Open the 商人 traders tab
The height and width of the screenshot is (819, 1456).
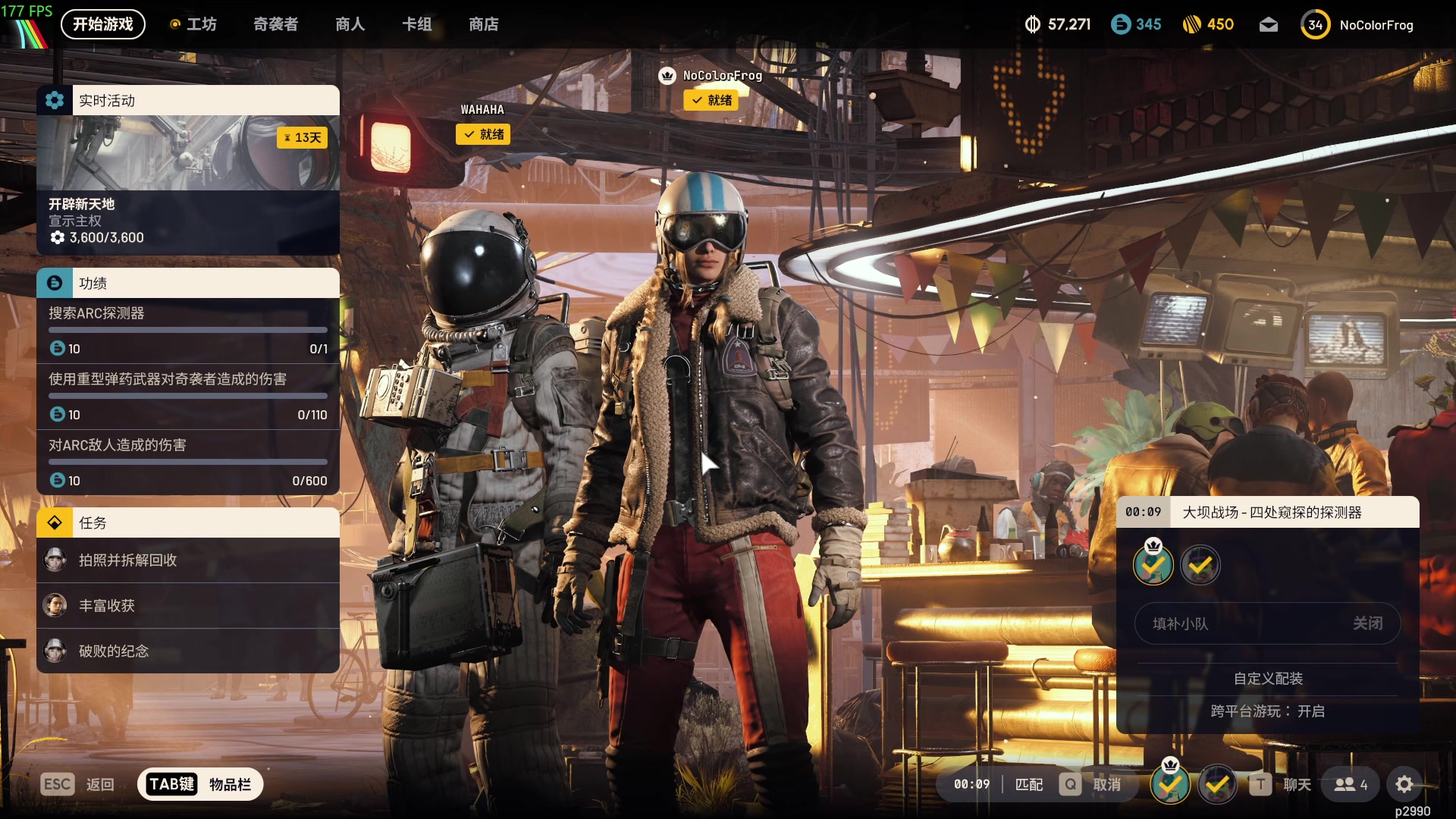[x=350, y=24]
